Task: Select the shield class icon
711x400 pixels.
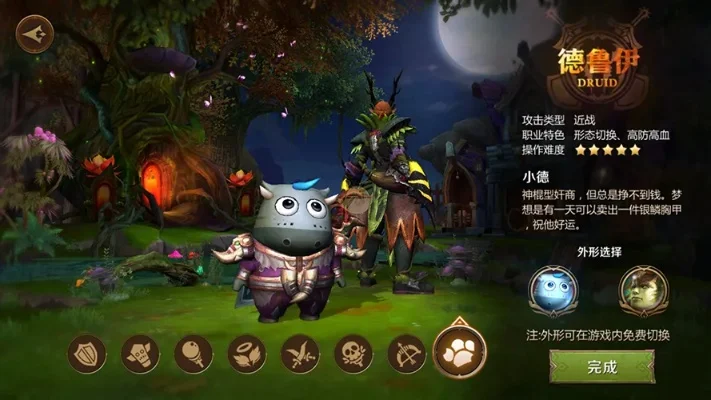Action: 87,353
